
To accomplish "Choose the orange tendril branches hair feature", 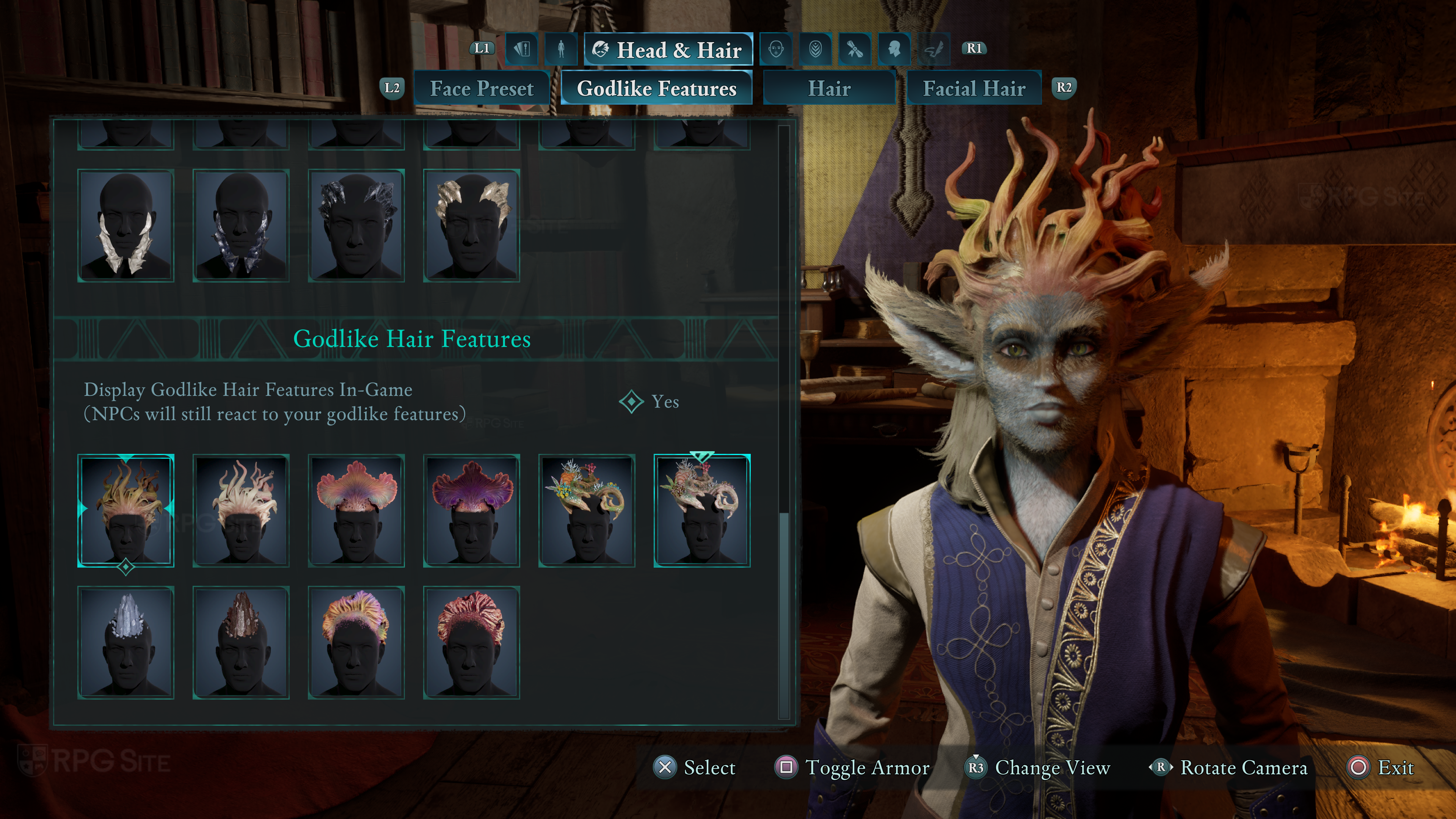I will 126,510.
